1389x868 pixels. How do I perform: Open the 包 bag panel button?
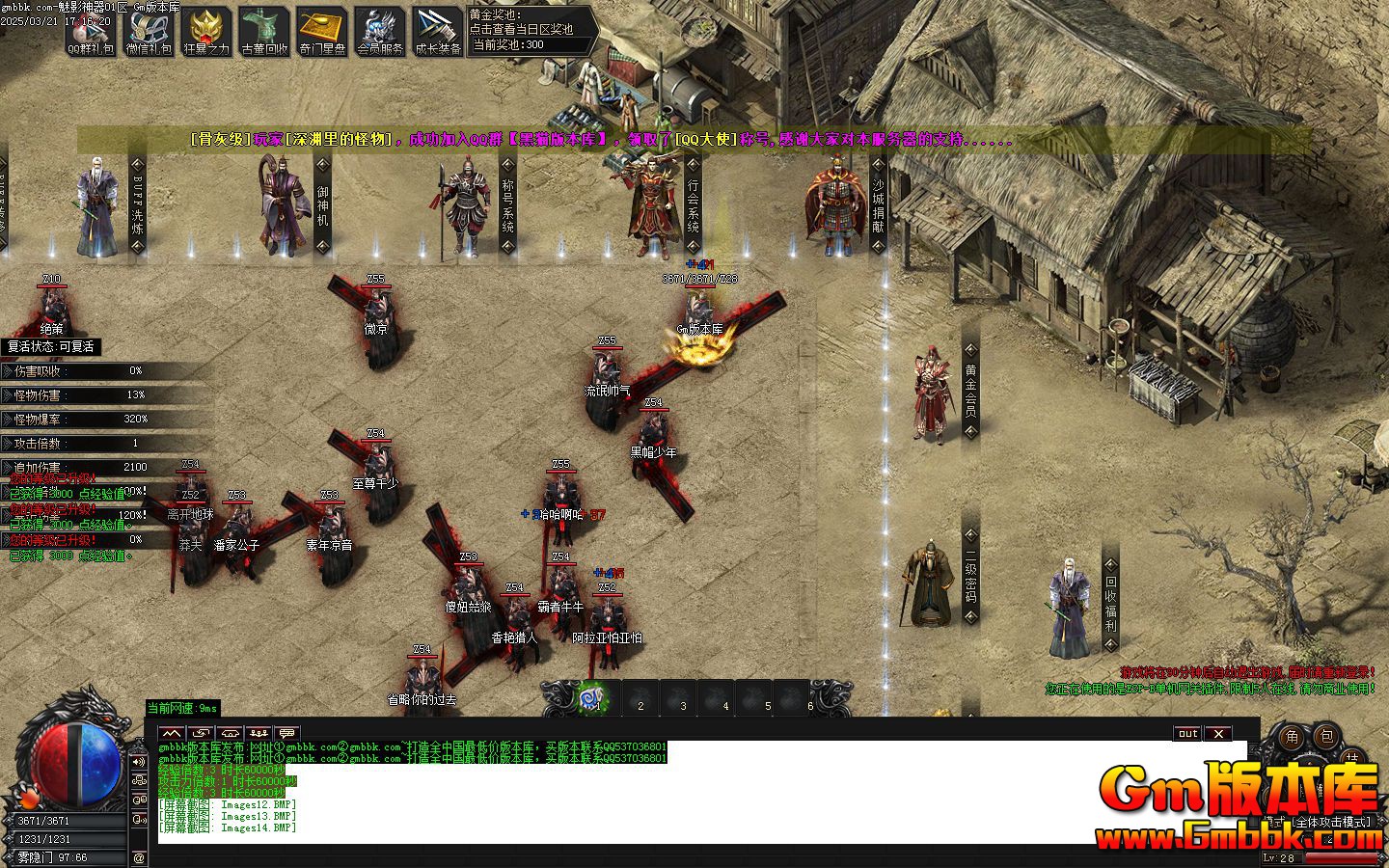[1327, 738]
